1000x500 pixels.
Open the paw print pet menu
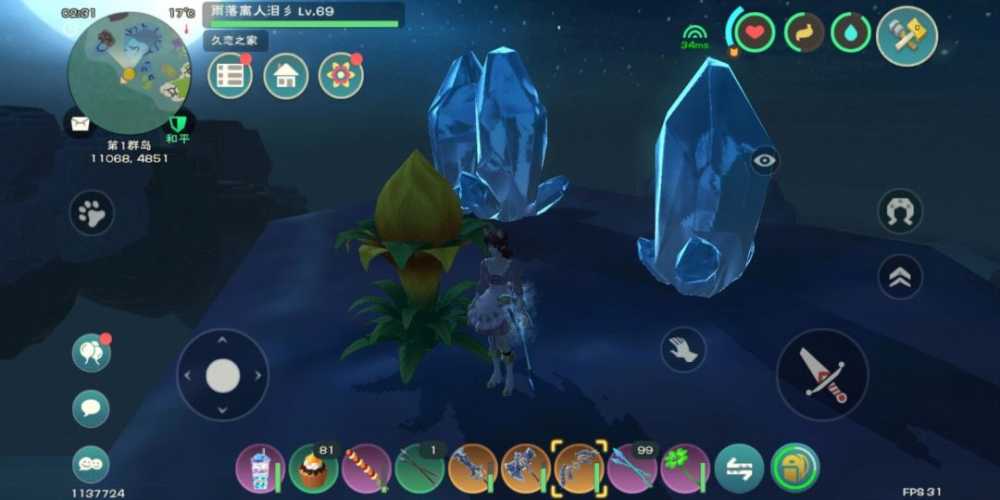click(92, 212)
